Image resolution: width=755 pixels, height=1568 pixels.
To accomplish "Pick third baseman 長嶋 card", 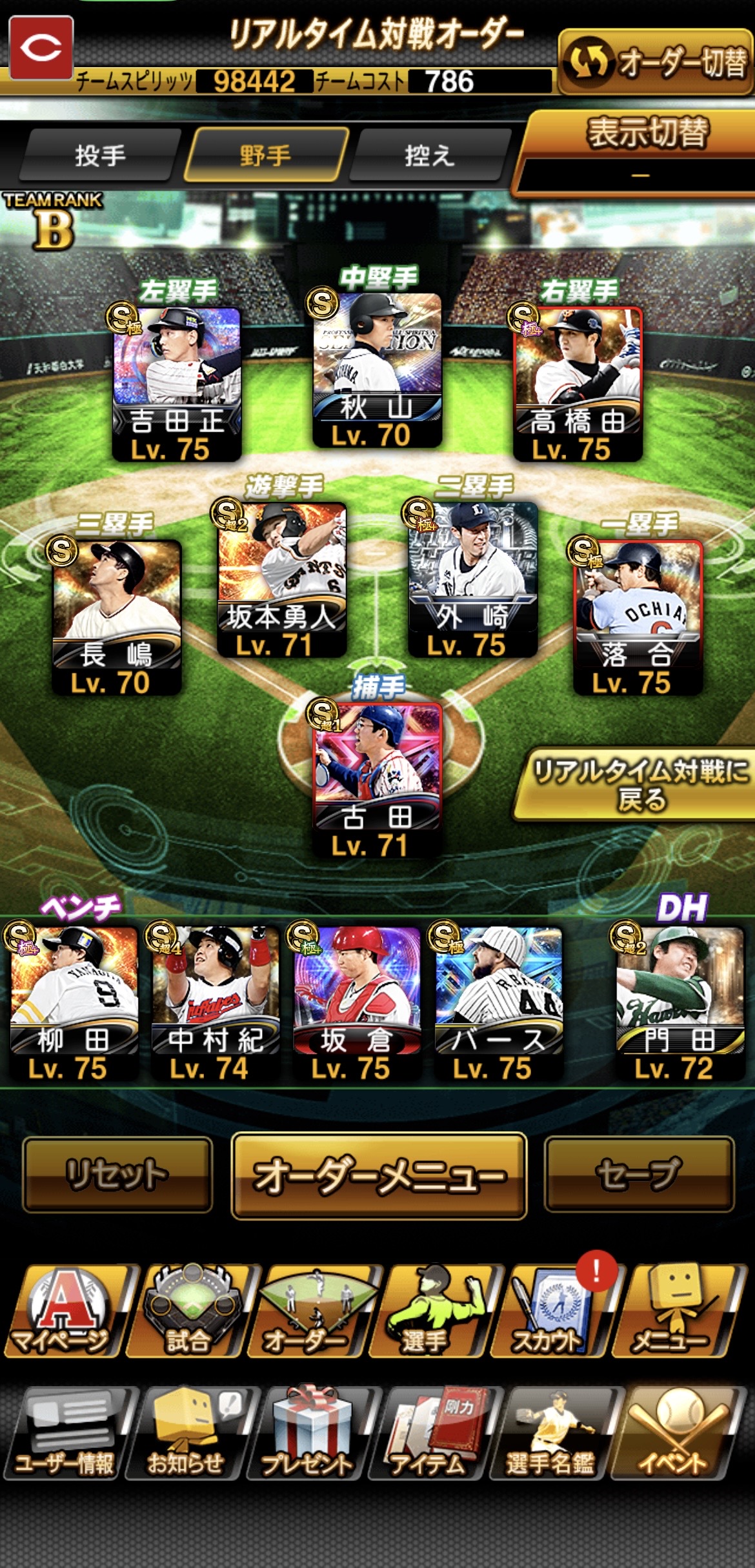I will point(116,616).
